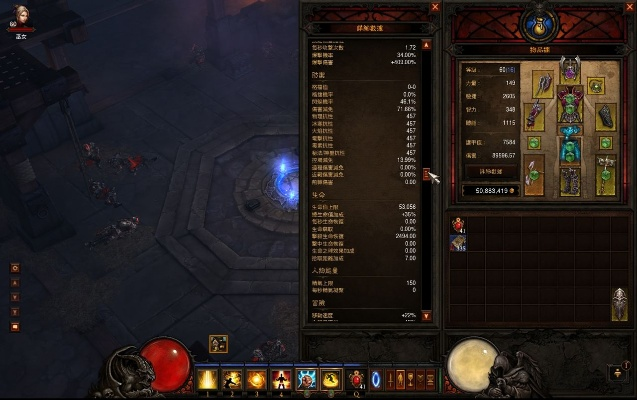Activate the blue town portal icon
637x400 pixels.
377,381
